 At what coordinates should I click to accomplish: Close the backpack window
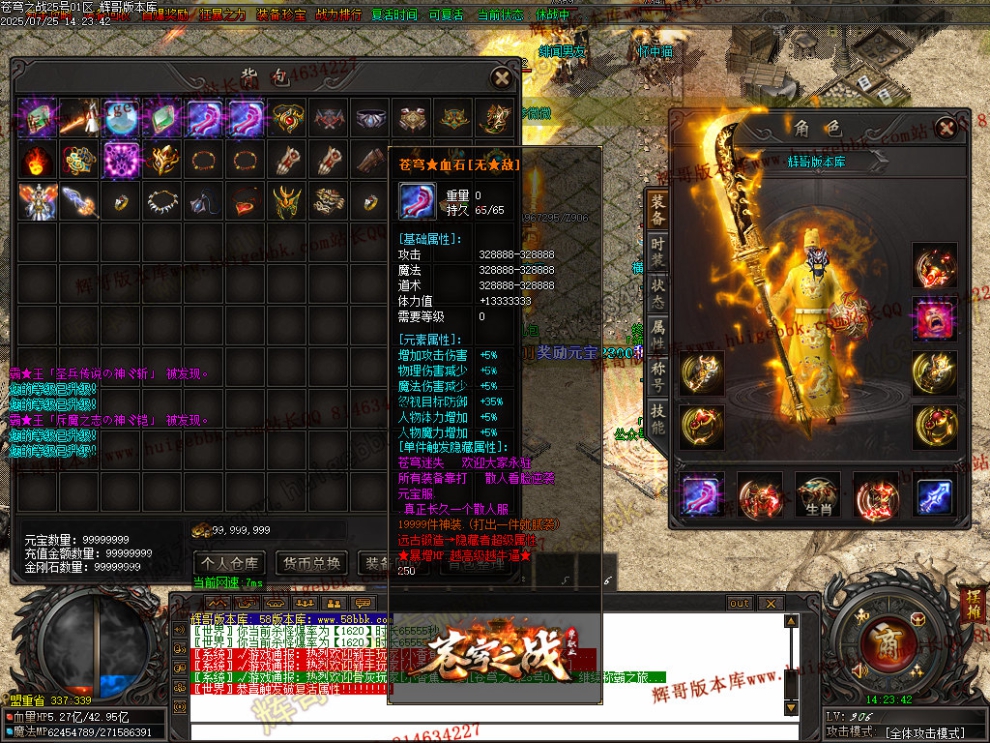(x=501, y=78)
